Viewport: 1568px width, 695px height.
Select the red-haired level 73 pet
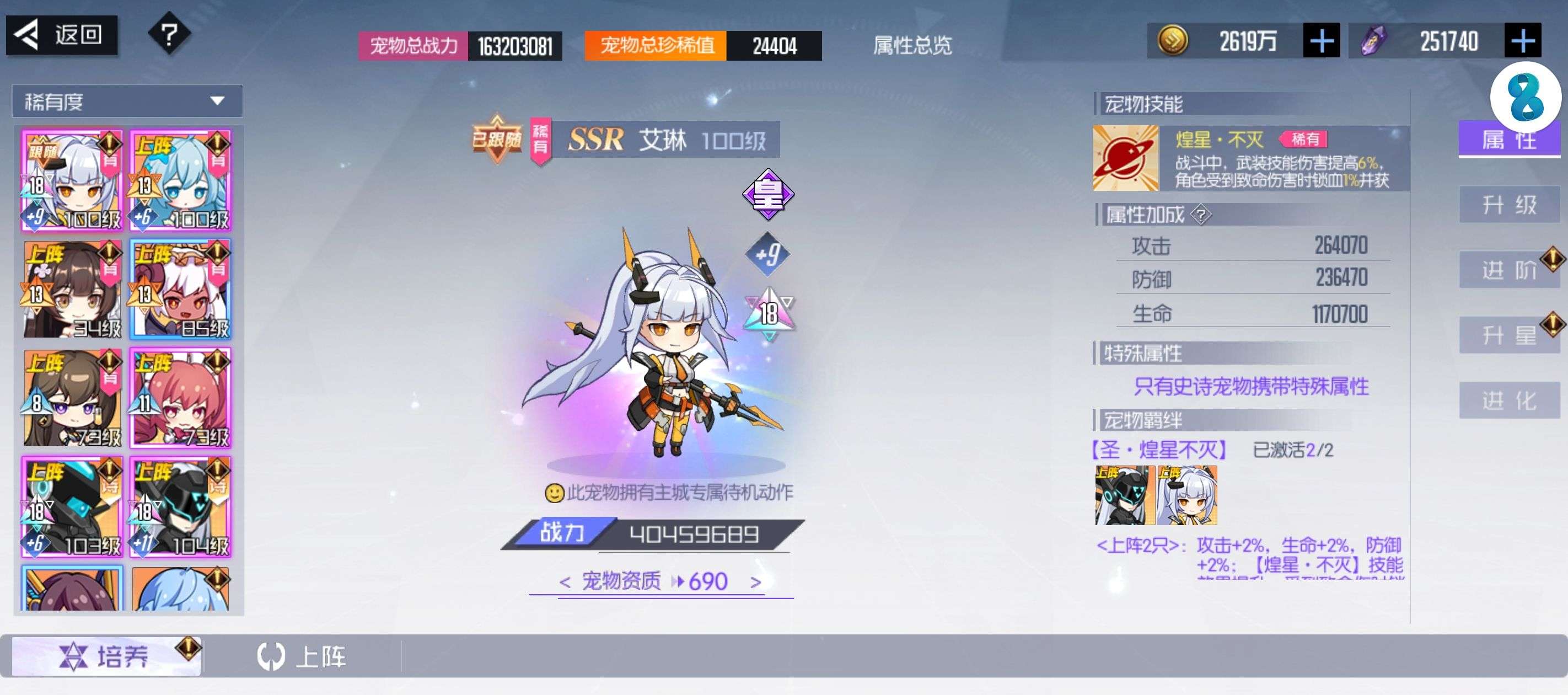(x=181, y=398)
